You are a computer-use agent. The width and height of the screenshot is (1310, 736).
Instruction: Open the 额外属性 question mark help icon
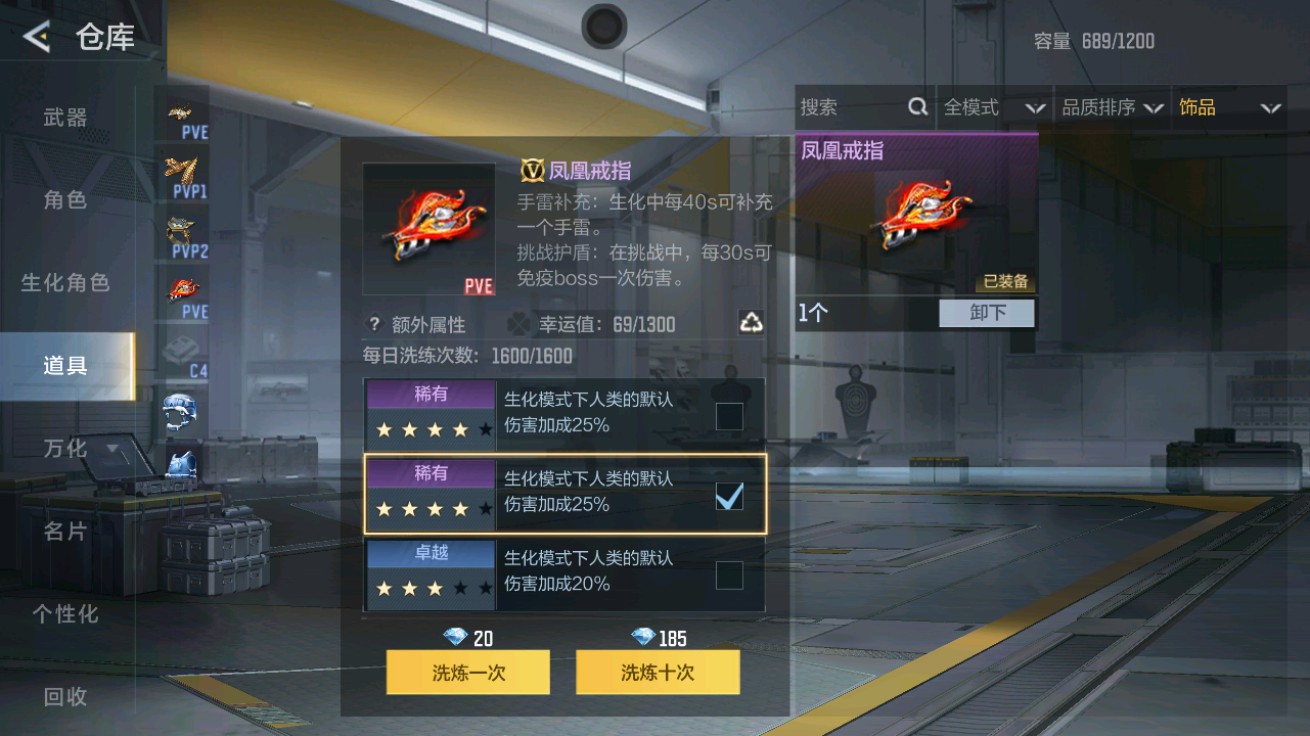[x=373, y=322]
